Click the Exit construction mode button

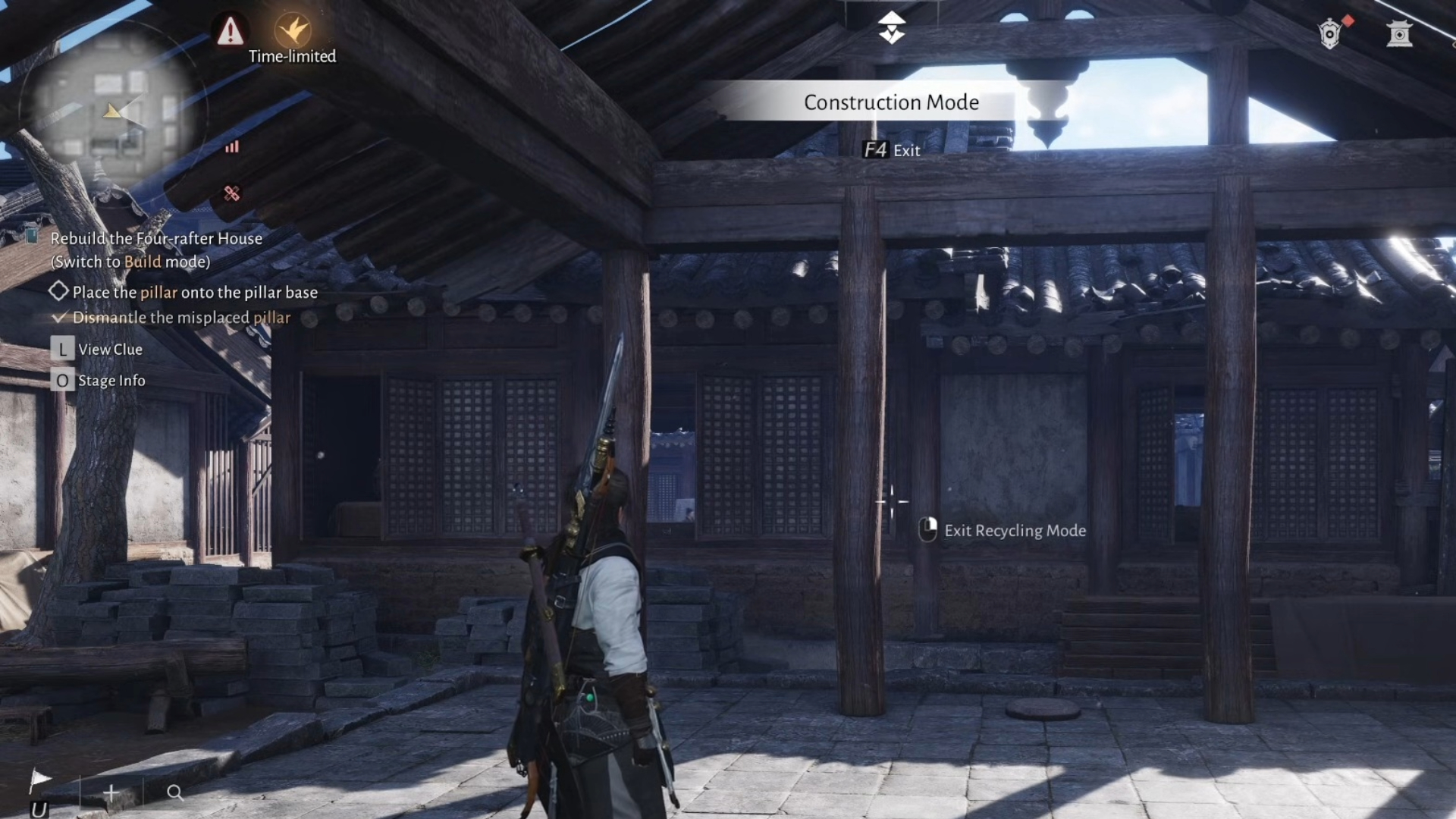[892, 150]
